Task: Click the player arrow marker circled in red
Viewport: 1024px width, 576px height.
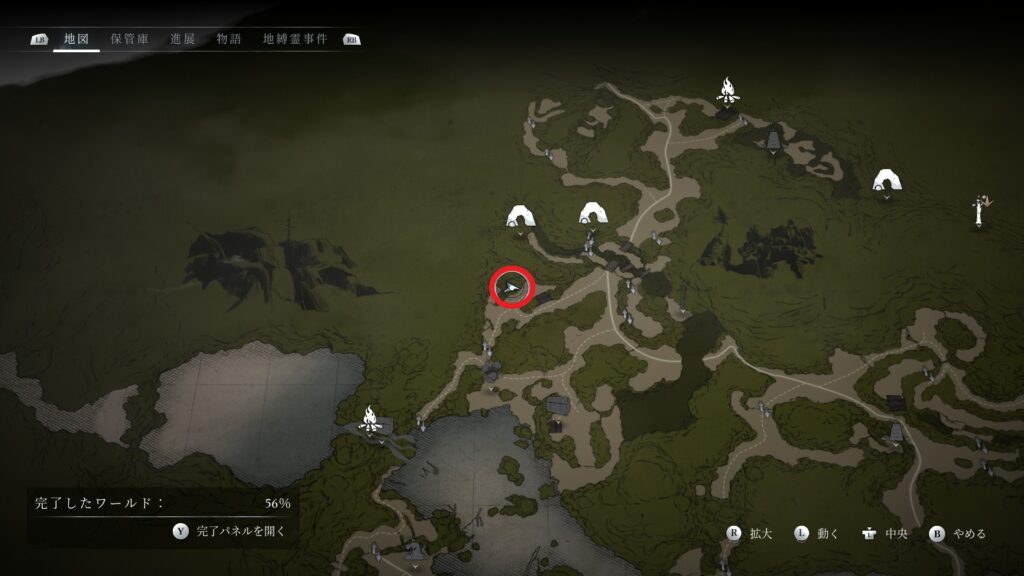Action: [512, 288]
